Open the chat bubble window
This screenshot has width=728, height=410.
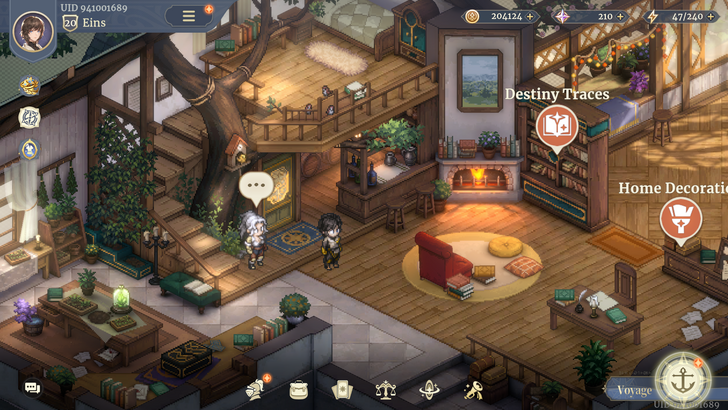(32, 387)
